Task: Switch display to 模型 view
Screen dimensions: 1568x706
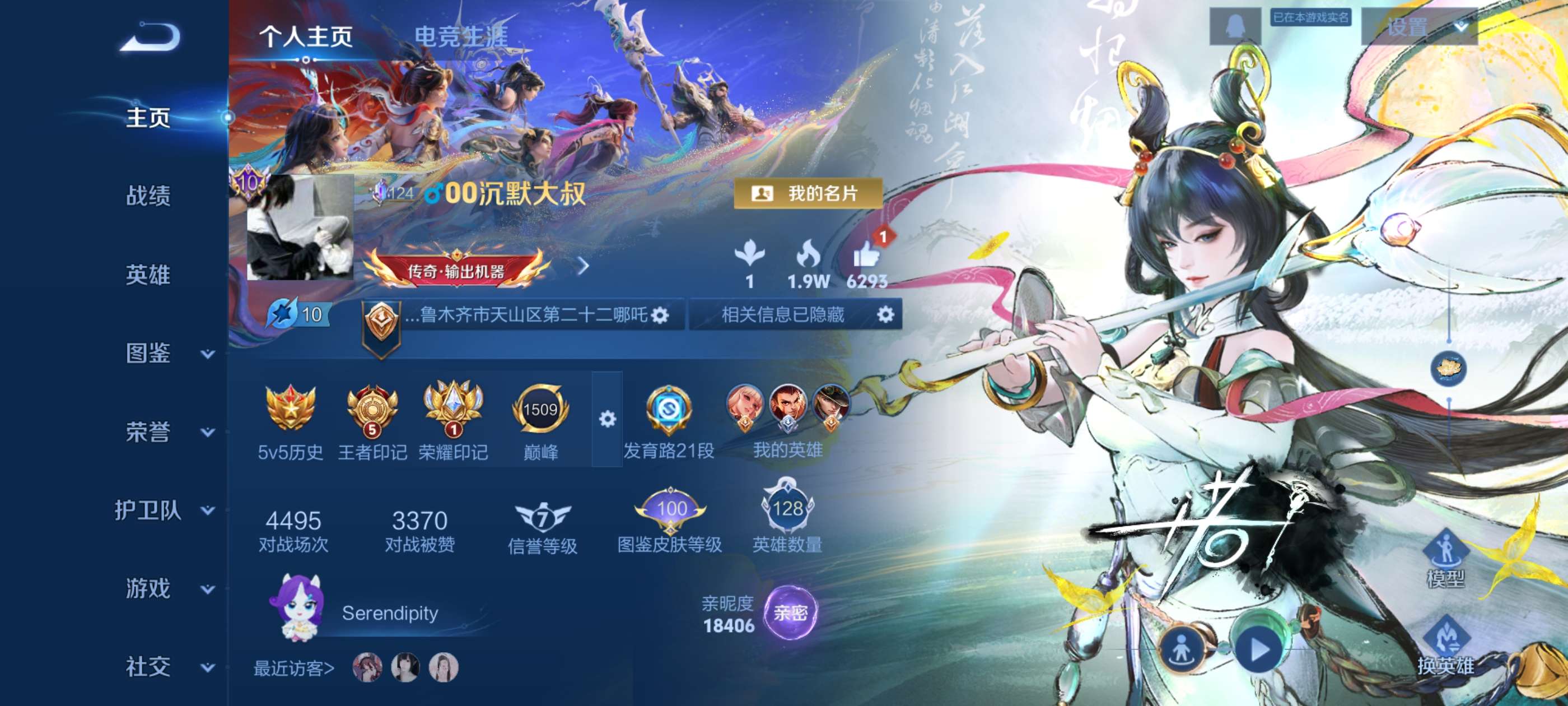Action: [x=1446, y=558]
